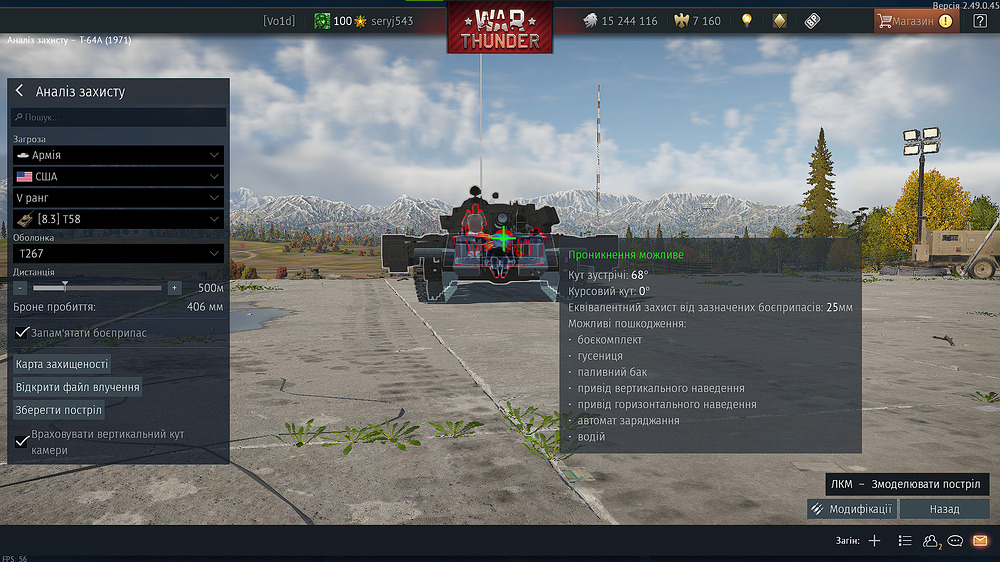
Task: Add a squad member with the plus icon
Action: [x=874, y=541]
